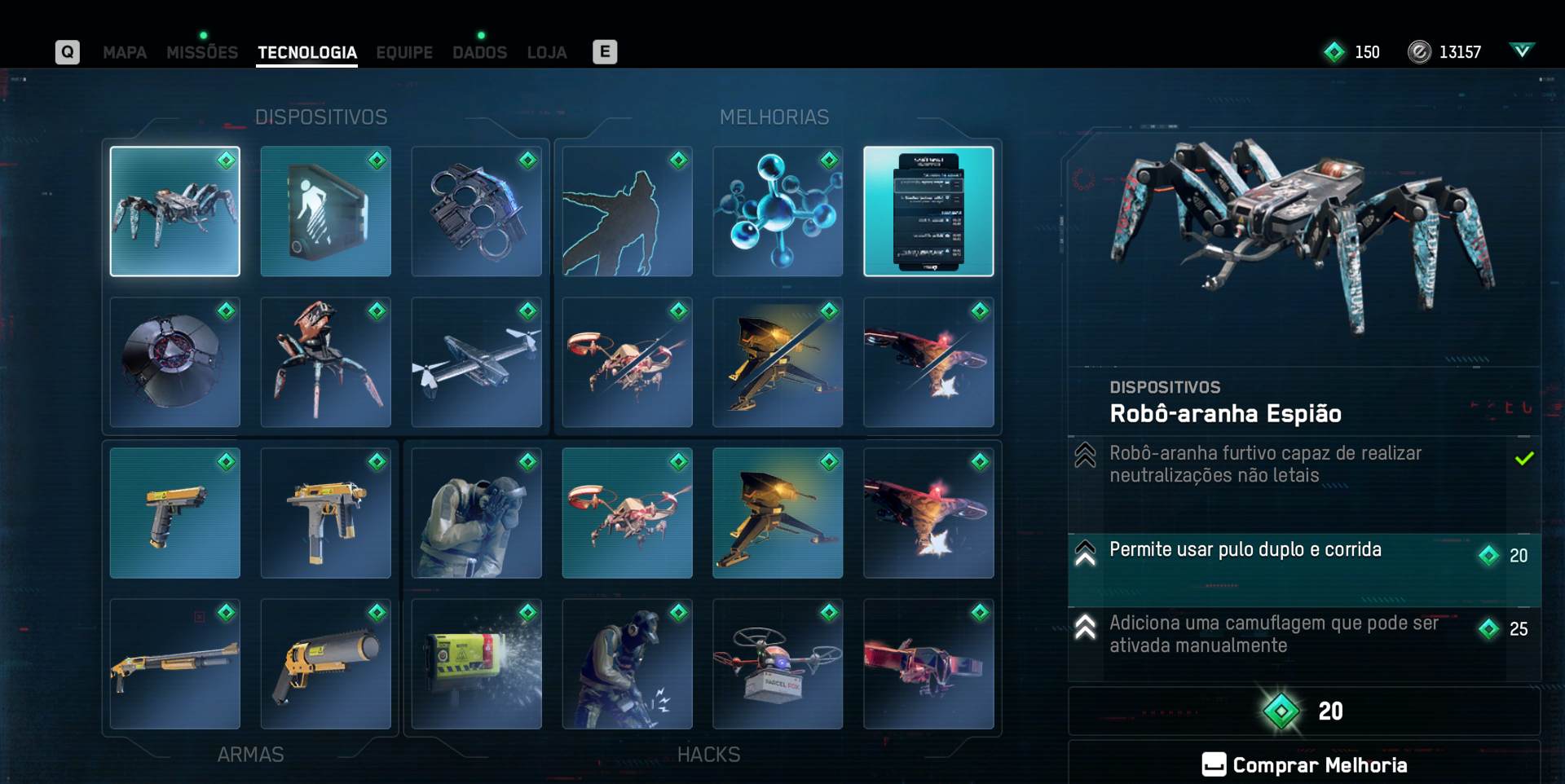Select the white airplane drone tile
Screen dimensions: 1565x784
coord(477,363)
